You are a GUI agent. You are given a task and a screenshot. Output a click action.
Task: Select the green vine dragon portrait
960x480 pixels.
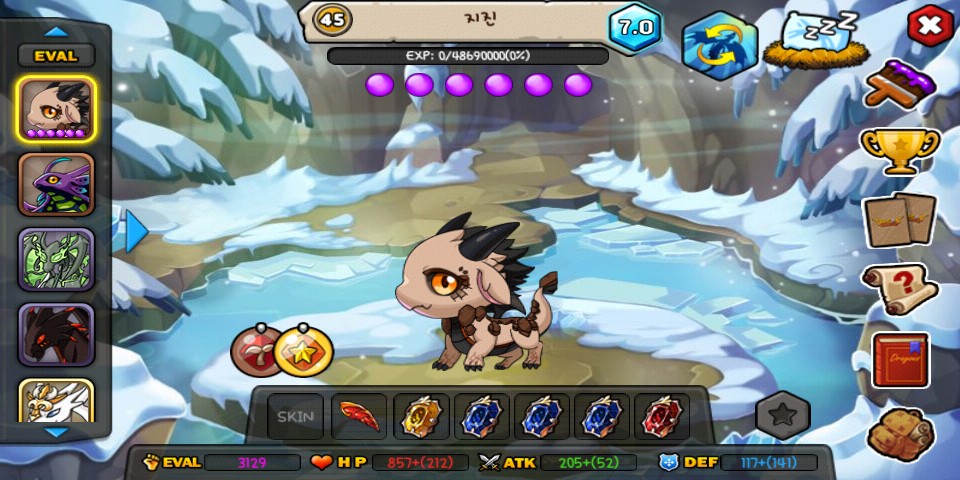pos(56,259)
